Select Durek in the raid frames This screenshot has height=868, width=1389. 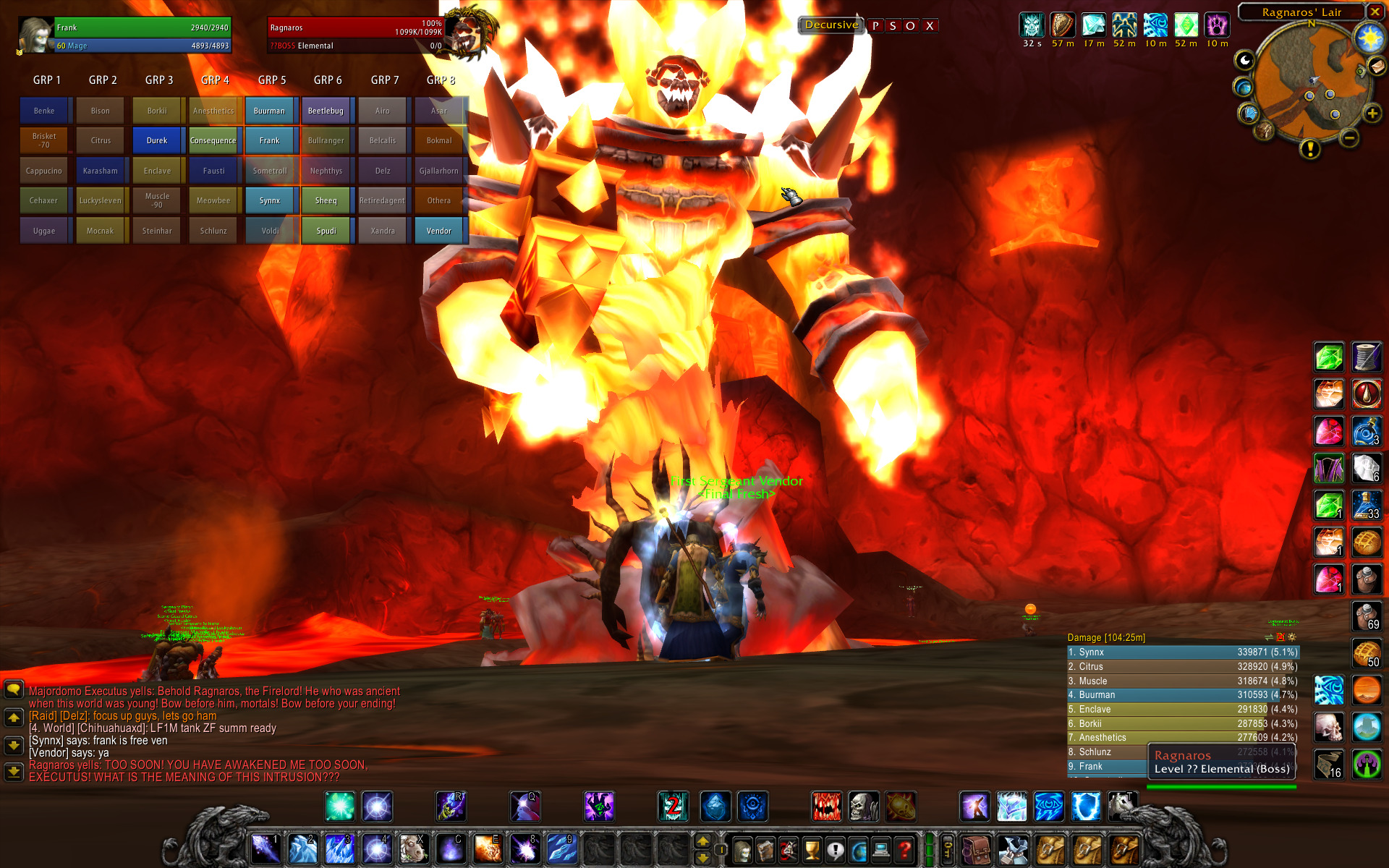click(157, 141)
